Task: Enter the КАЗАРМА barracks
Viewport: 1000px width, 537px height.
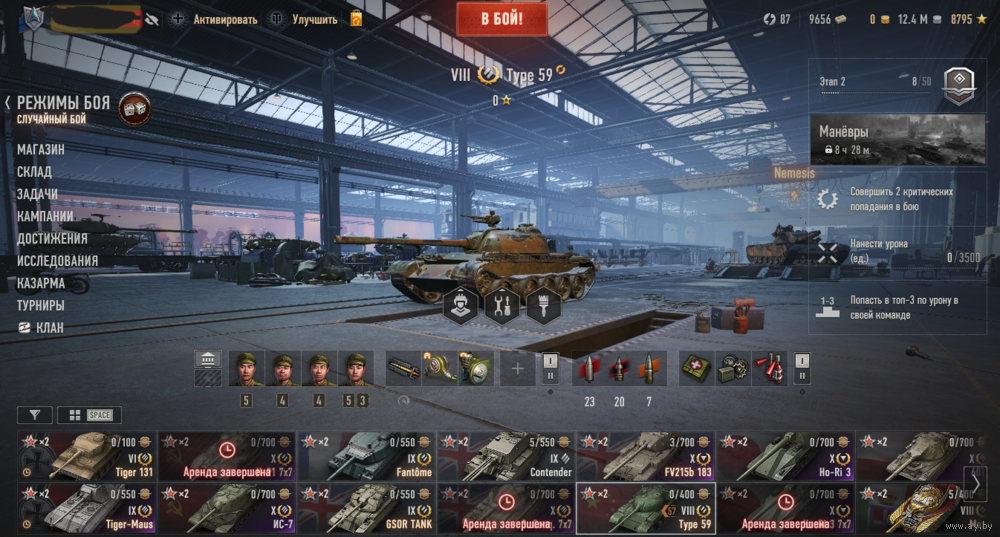Action: pos(41,283)
